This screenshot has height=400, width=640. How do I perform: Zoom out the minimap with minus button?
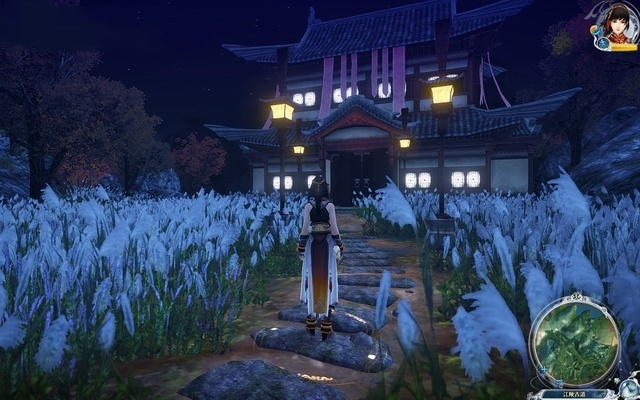[x=559, y=382]
